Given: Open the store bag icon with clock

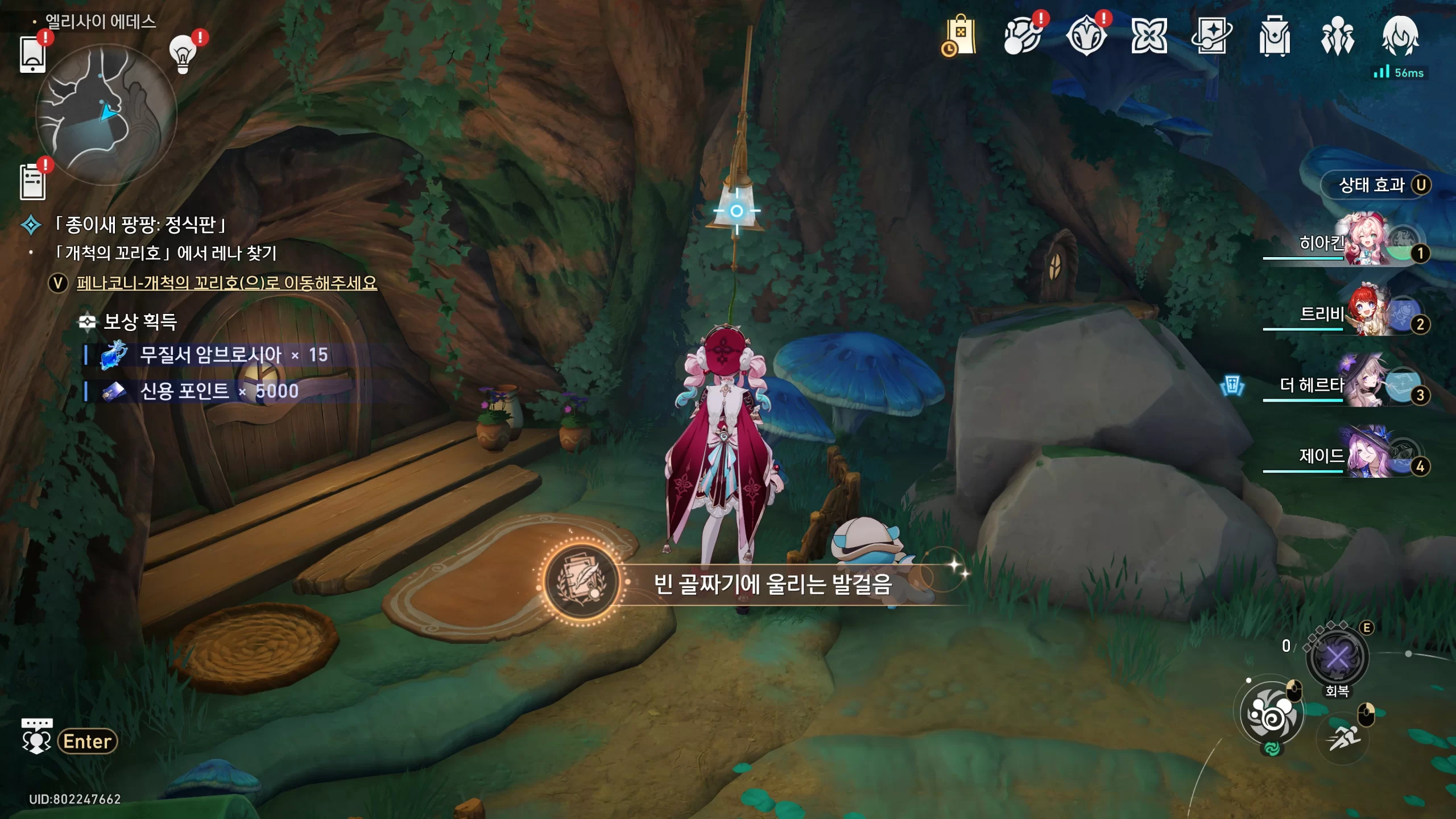Looking at the screenshot, I should (x=959, y=36).
